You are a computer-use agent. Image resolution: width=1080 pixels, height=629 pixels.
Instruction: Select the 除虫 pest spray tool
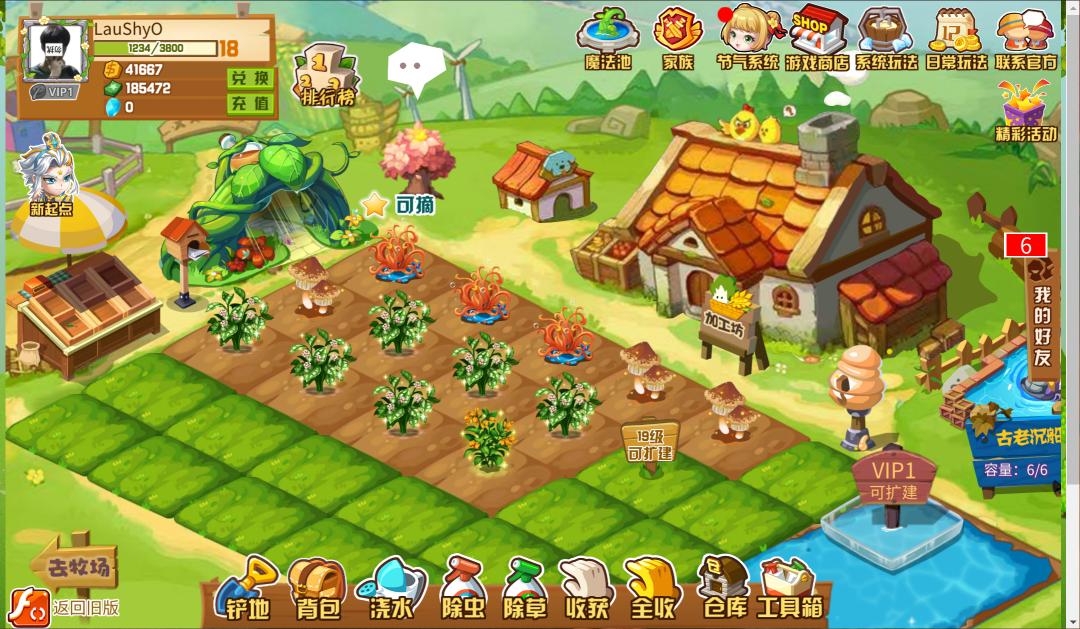coord(462,588)
